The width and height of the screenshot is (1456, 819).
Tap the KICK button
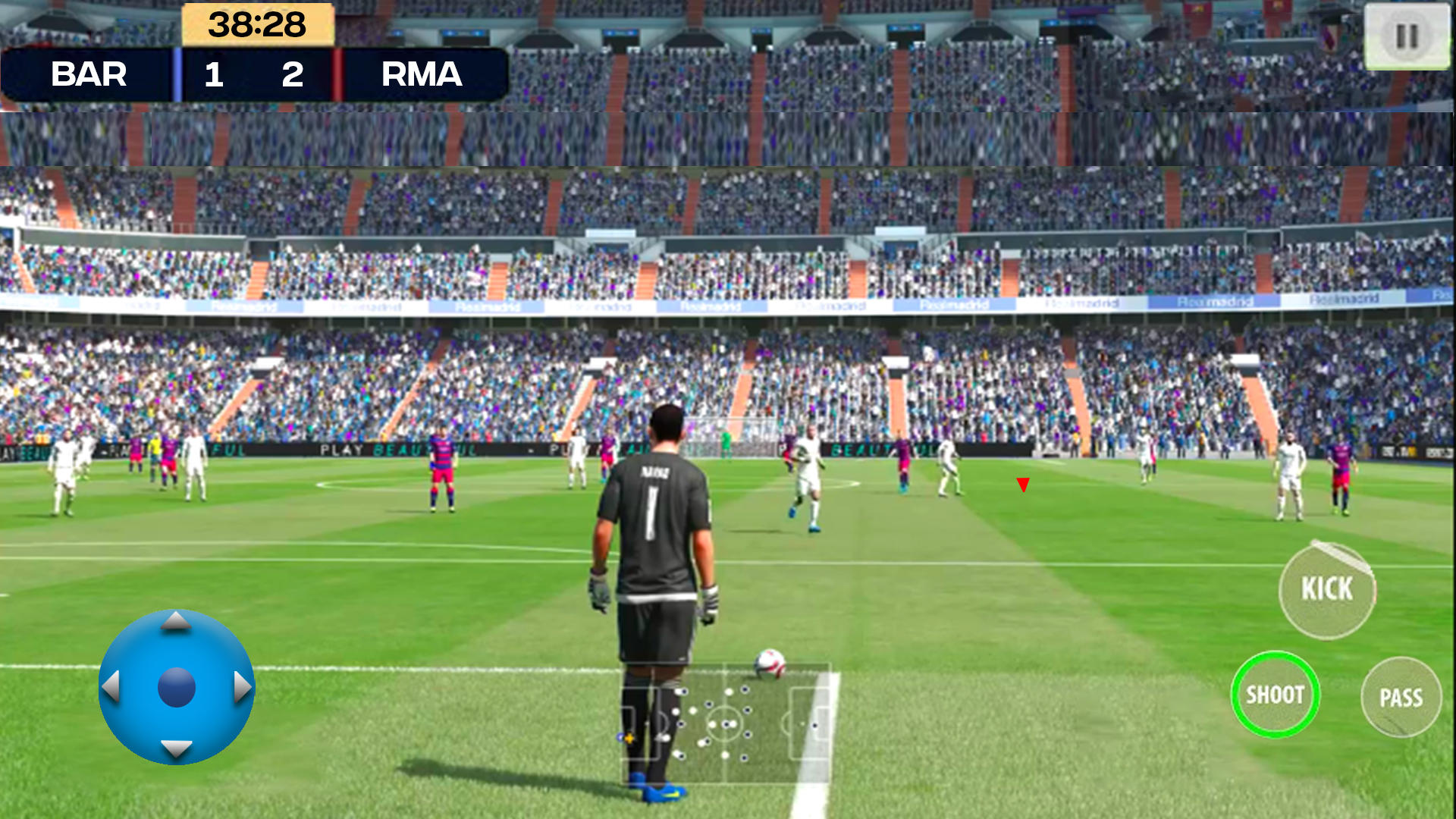(1327, 589)
